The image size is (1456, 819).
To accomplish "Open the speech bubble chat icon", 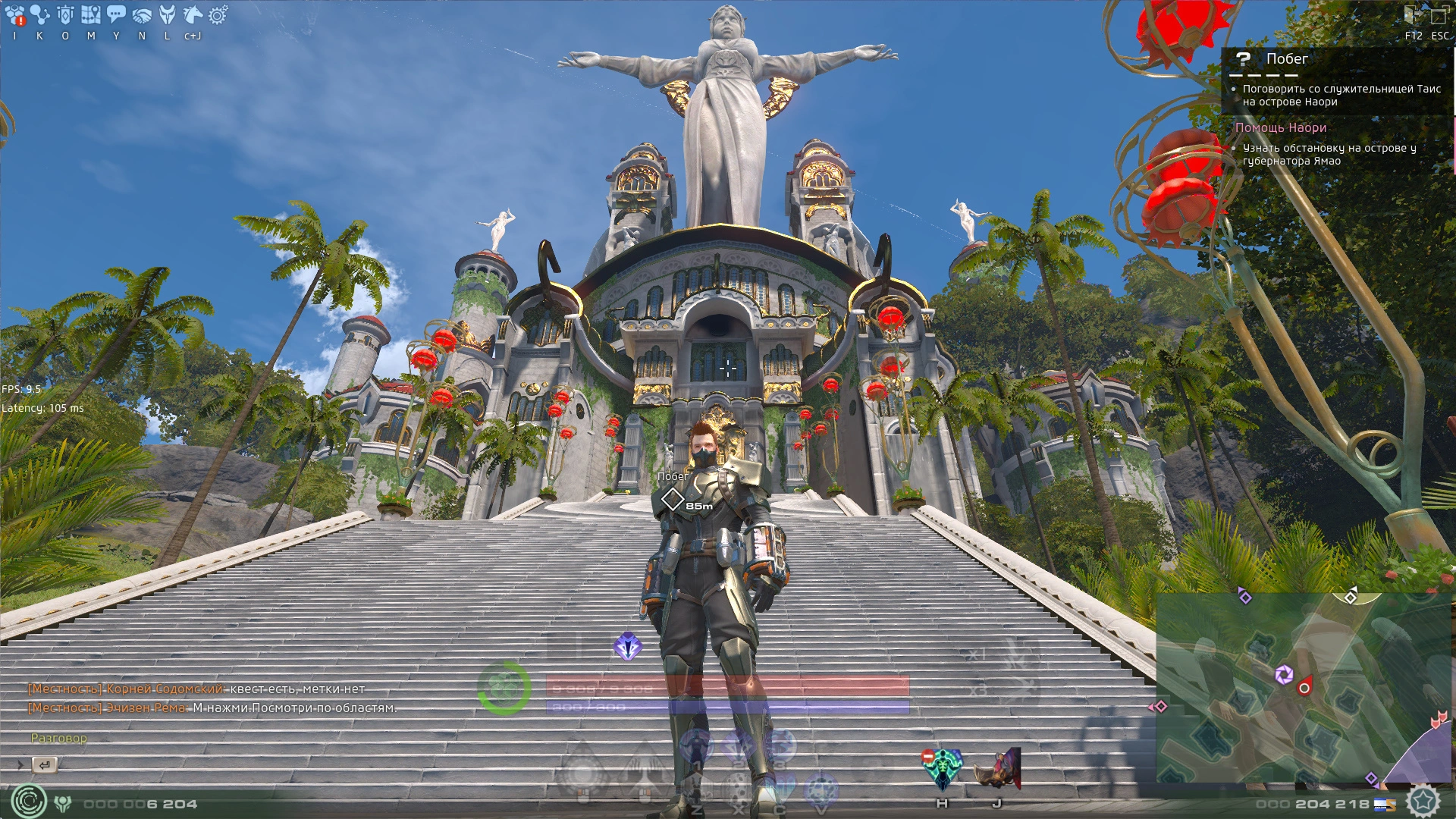I will [116, 15].
